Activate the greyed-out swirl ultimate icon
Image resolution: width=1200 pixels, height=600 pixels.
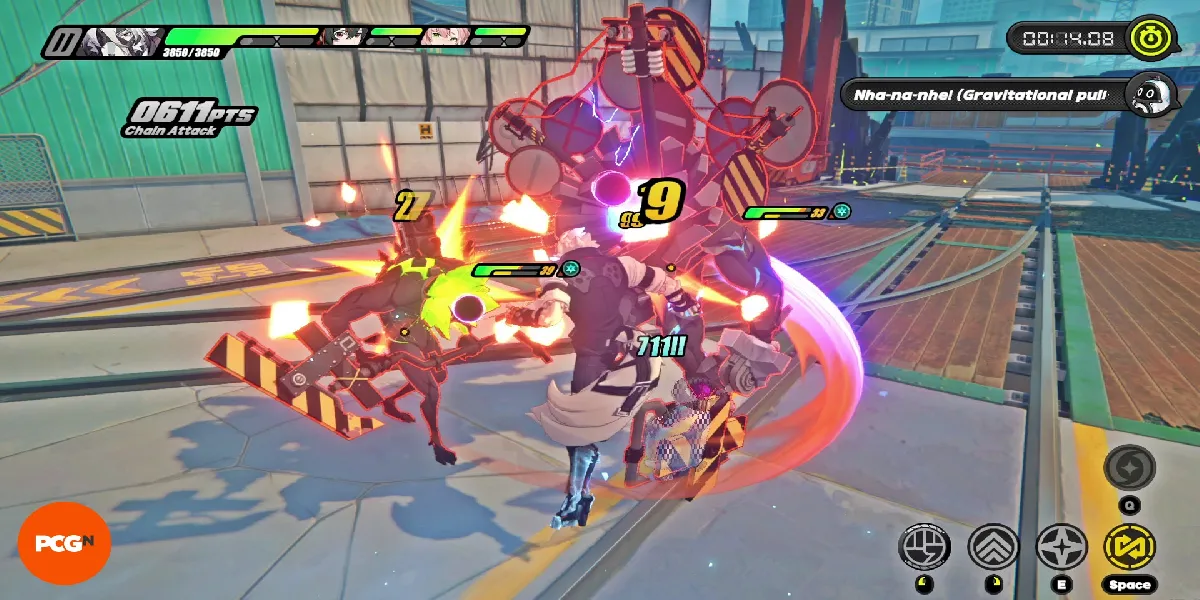1130,470
